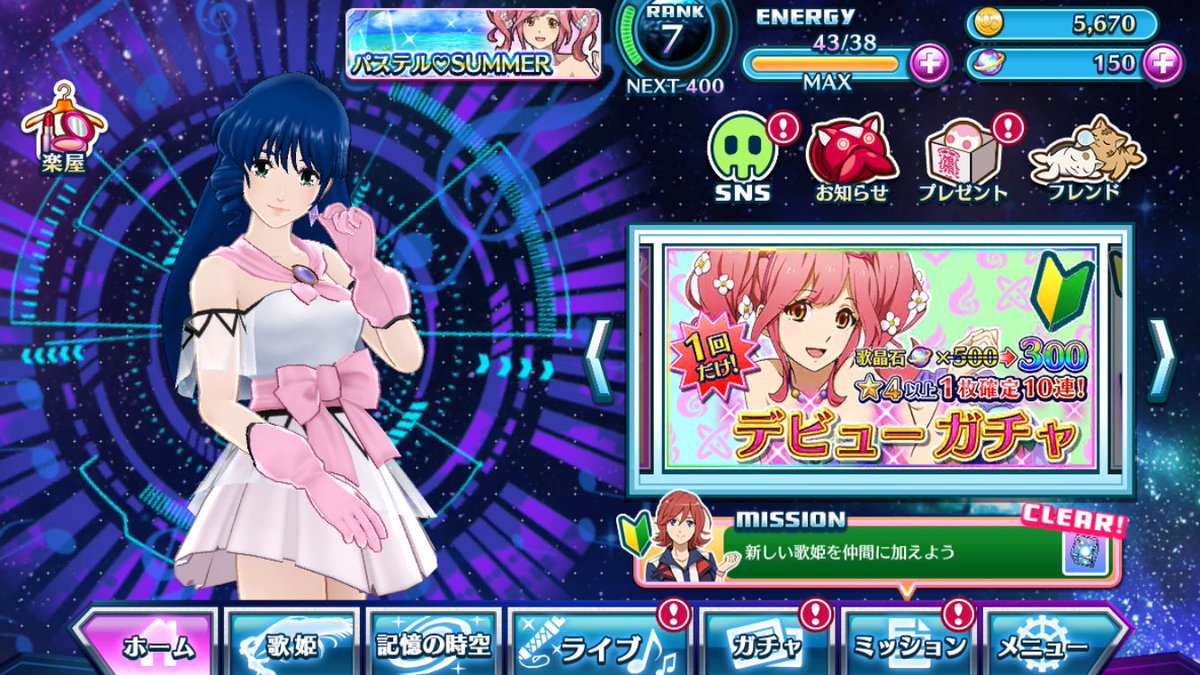Add song crystals with the plus button

(x=1160, y=63)
